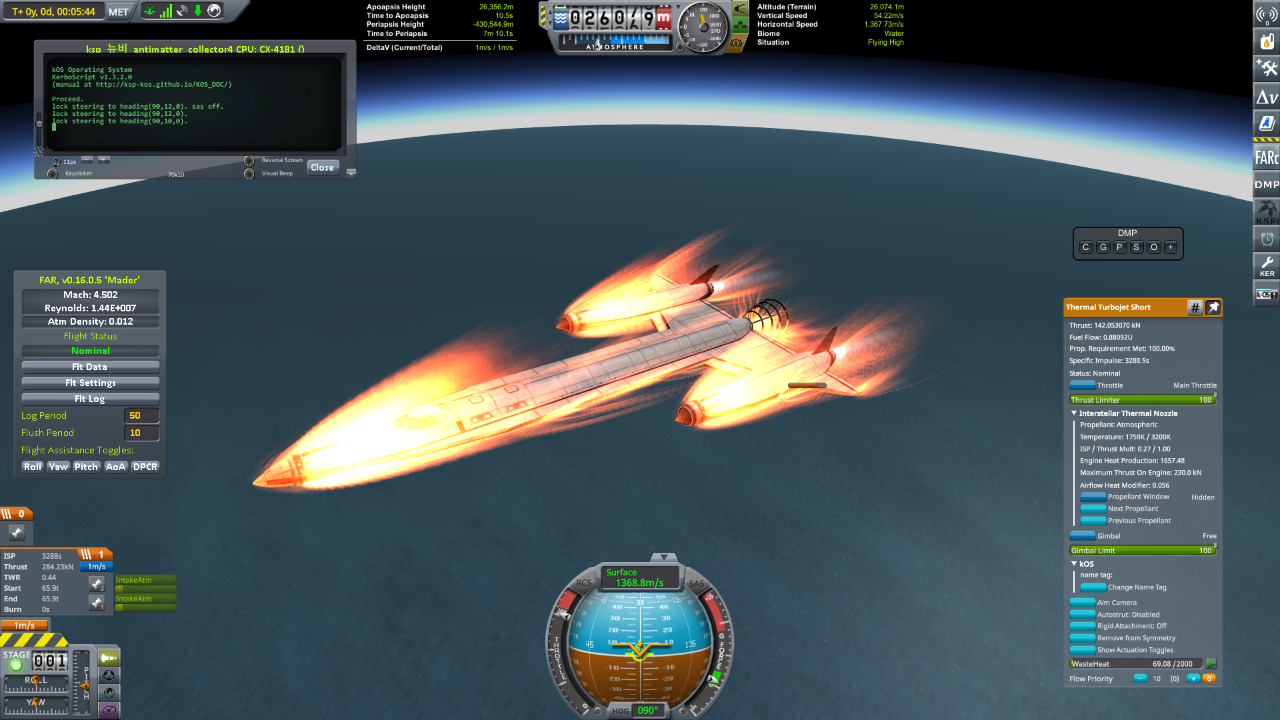Click Change Name Tag under kOS
1280x720 pixels.
click(x=1093, y=587)
